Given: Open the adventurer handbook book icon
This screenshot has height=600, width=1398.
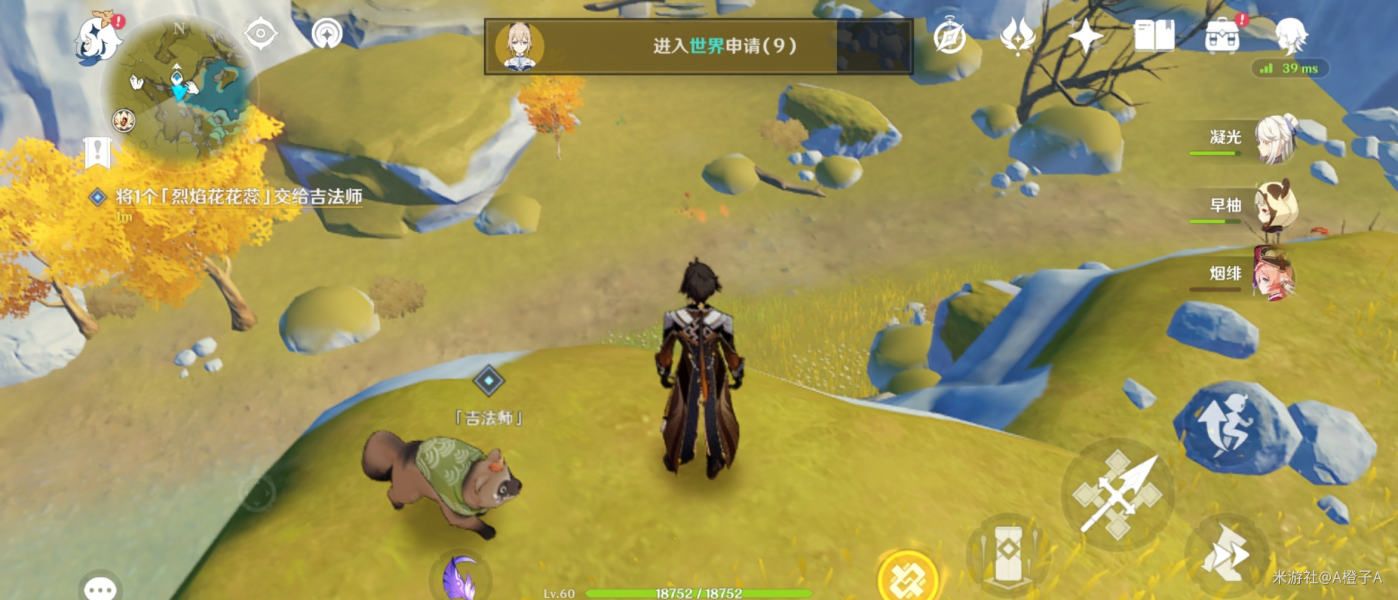Looking at the screenshot, I should pos(1154,37).
